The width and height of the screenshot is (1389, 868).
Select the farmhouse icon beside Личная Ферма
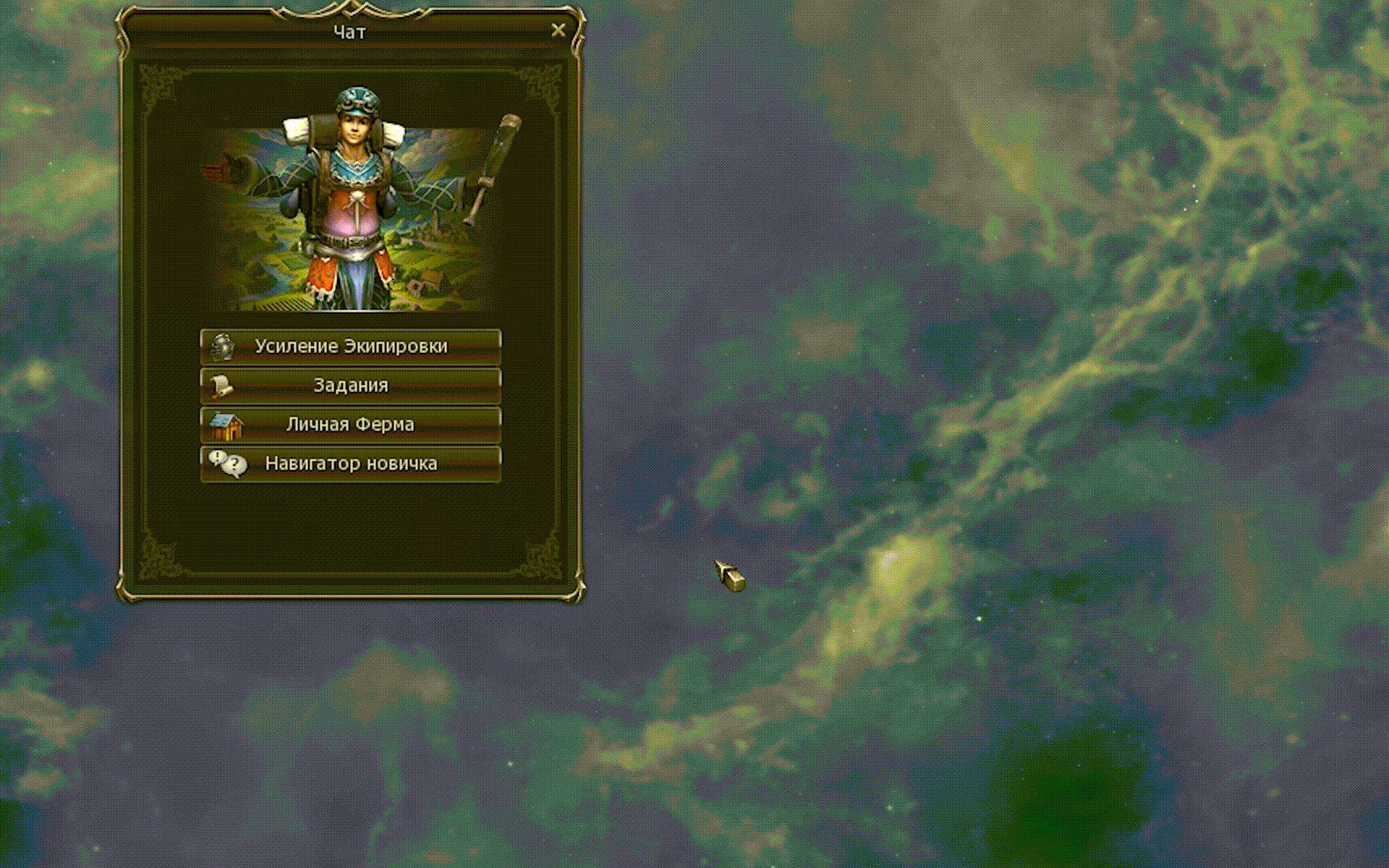coord(226,425)
